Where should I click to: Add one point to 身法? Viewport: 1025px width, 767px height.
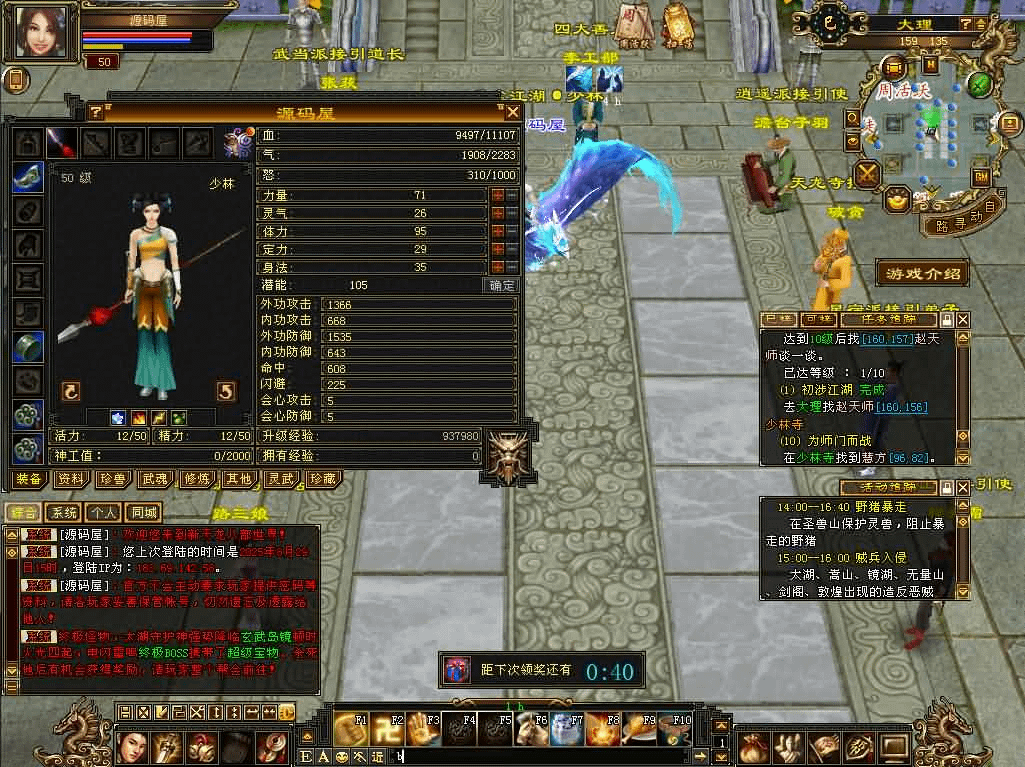497,267
